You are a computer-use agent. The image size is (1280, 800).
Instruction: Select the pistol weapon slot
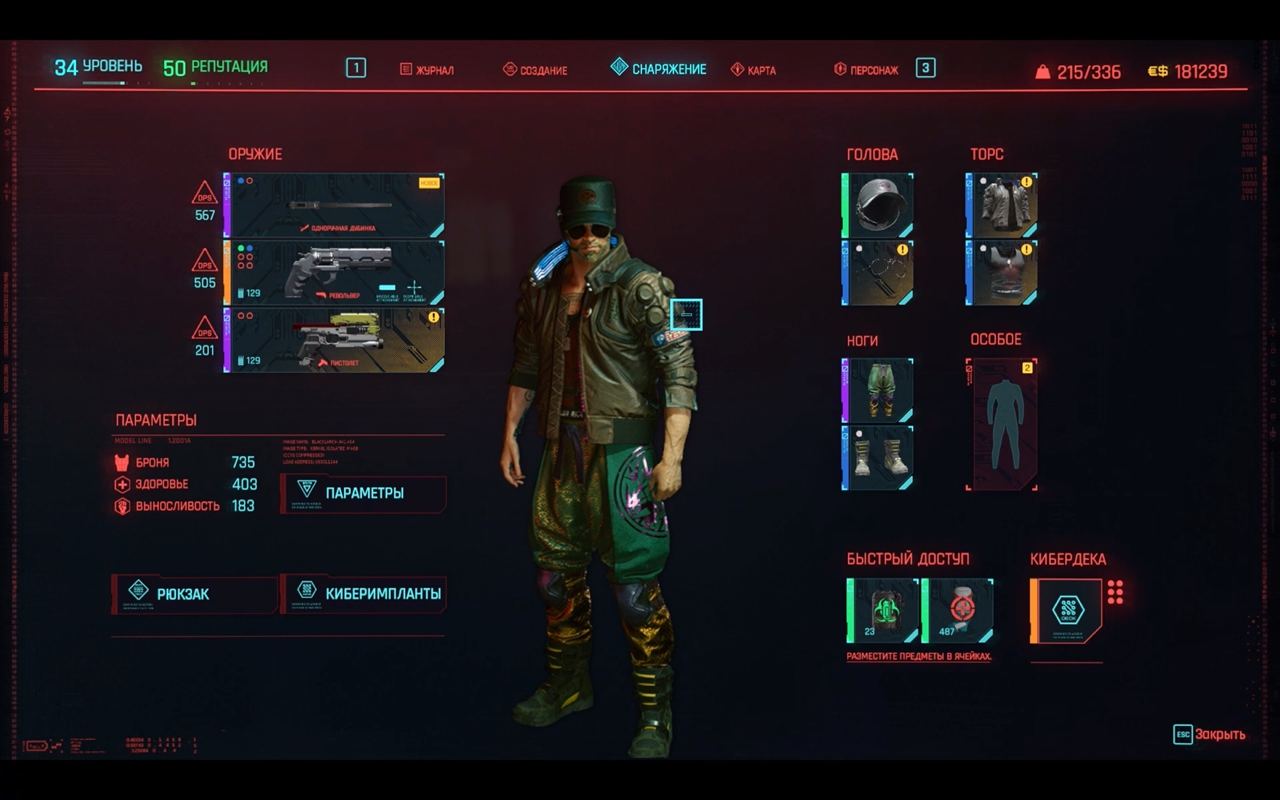(335, 340)
